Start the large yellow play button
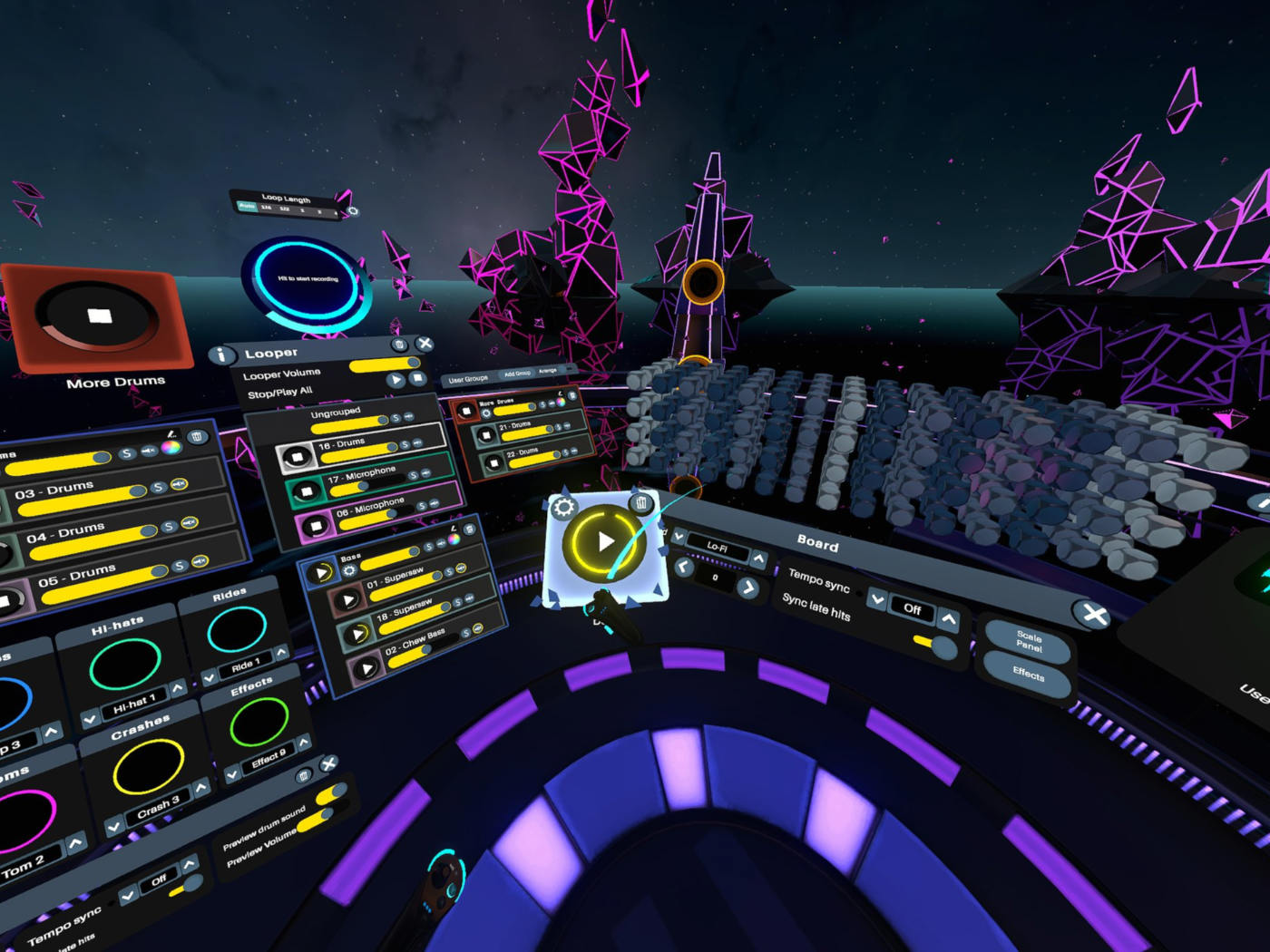The width and height of the screenshot is (1270, 952). [604, 542]
